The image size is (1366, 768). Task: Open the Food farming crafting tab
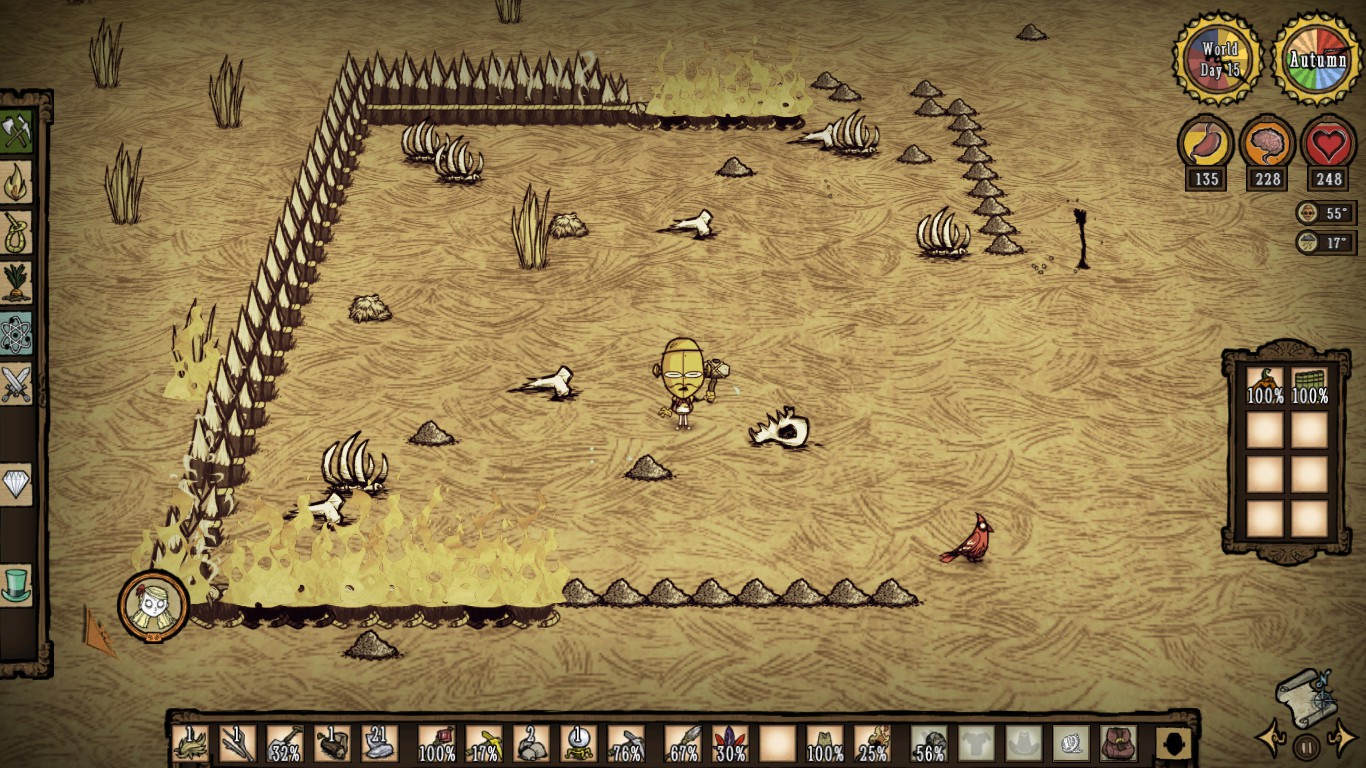[x=16, y=283]
